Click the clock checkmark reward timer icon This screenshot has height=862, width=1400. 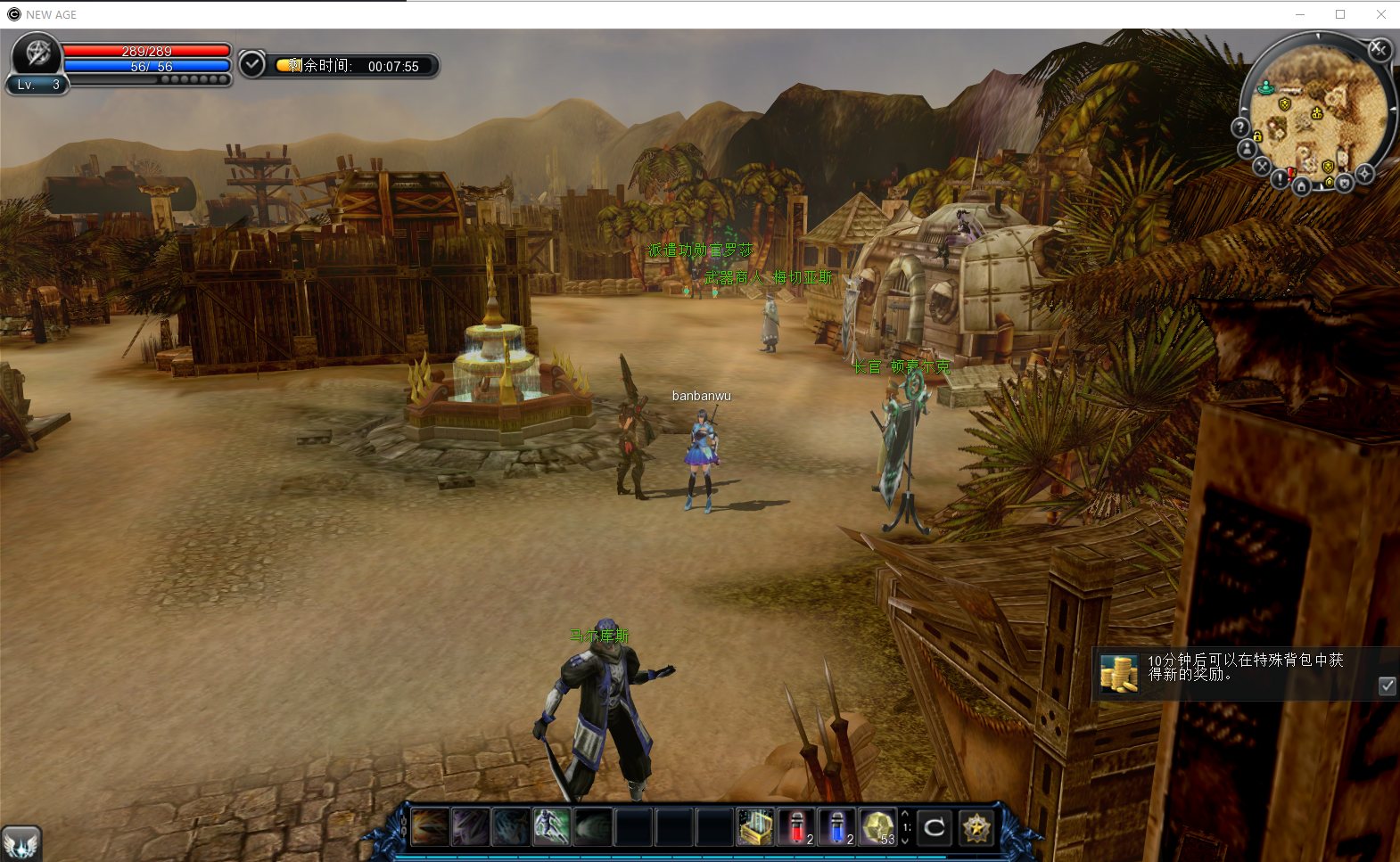pos(252,64)
